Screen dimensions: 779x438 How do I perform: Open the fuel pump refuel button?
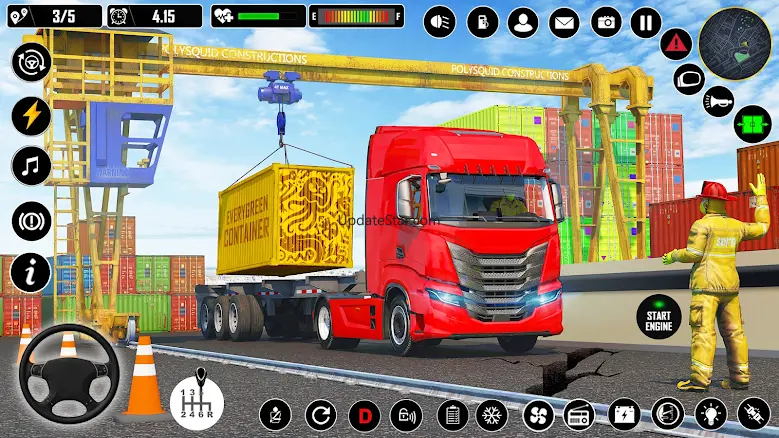point(482,21)
